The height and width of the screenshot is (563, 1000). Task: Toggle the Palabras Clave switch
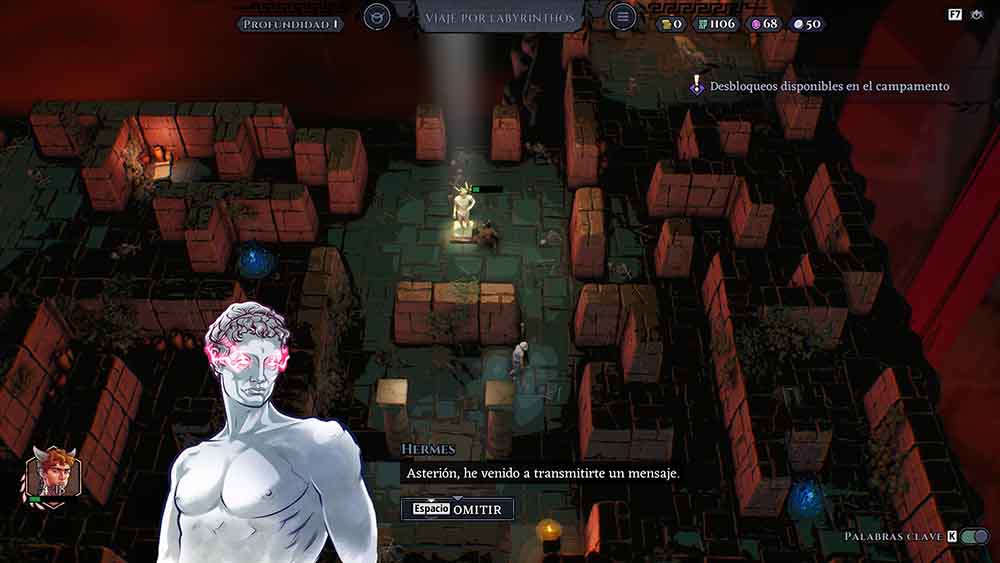975,537
